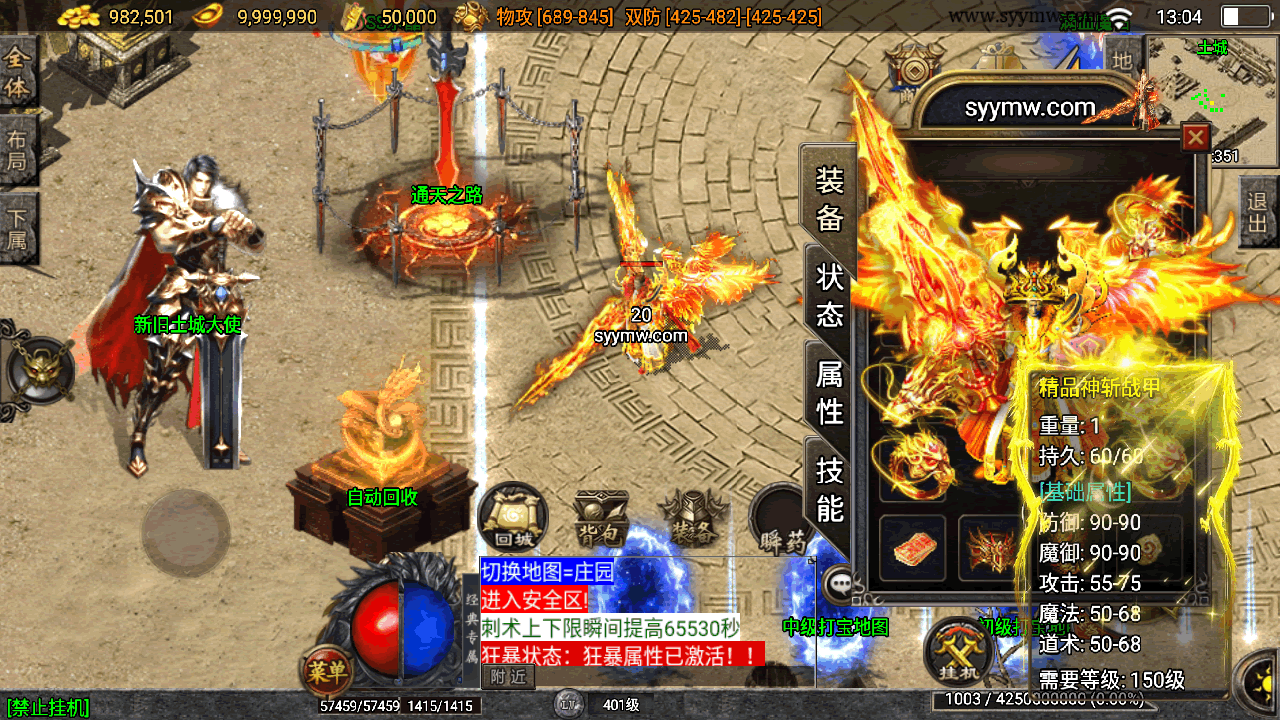Image resolution: width=1280 pixels, height=720 pixels.
Task: Select the 附近 nearby chat tab
Action: (x=509, y=677)
